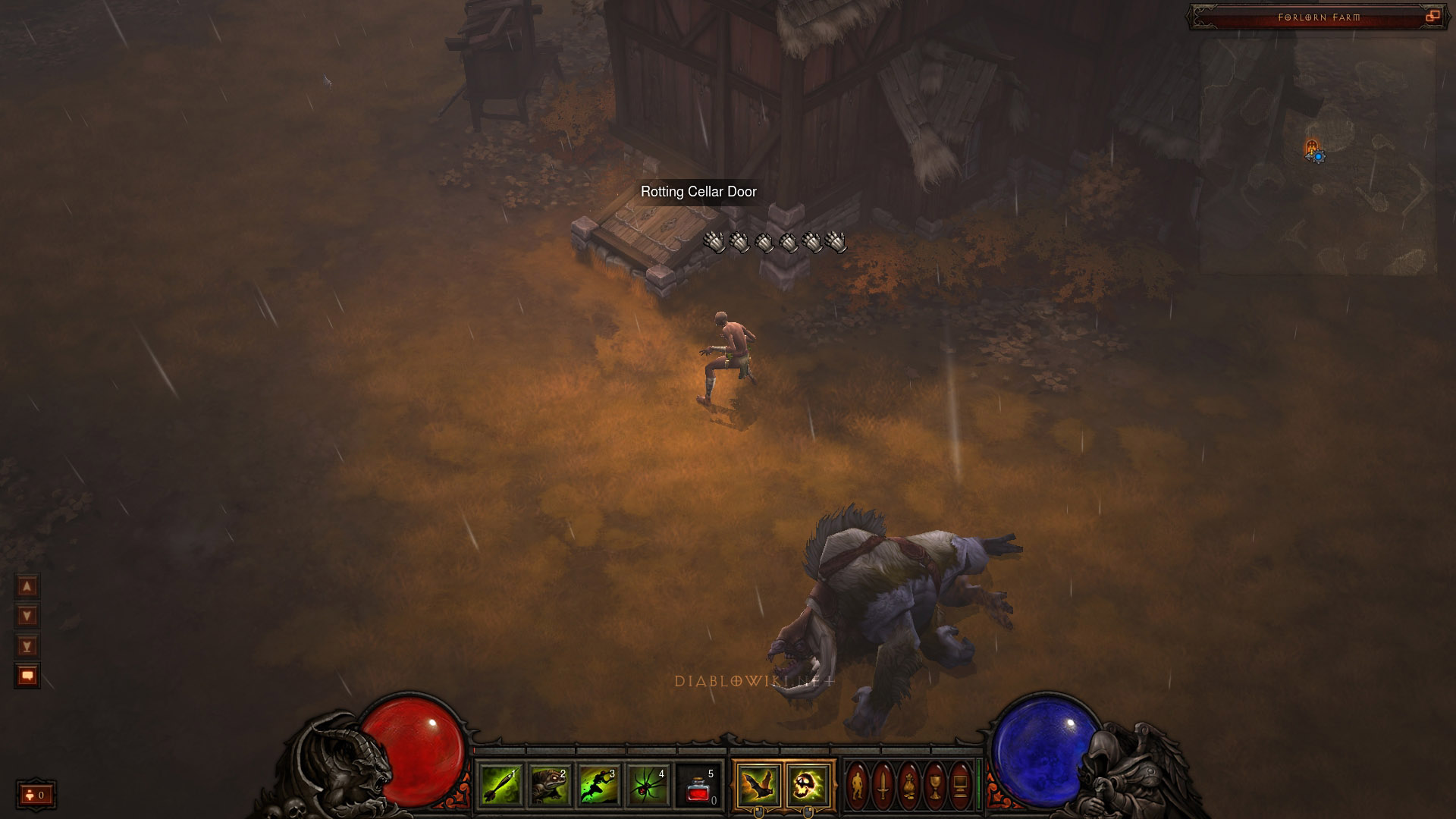Image resolution: width=1456 pixels, height=819 pixels.
Task: Open the social button showing 0
Action: coord(36,795)
